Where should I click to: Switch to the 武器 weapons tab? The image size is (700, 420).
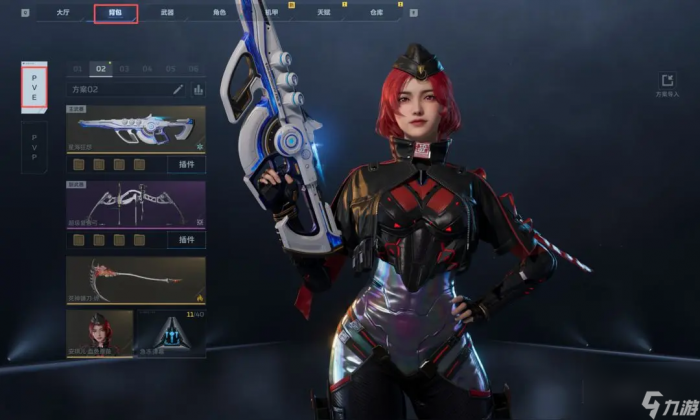(167, 14)
